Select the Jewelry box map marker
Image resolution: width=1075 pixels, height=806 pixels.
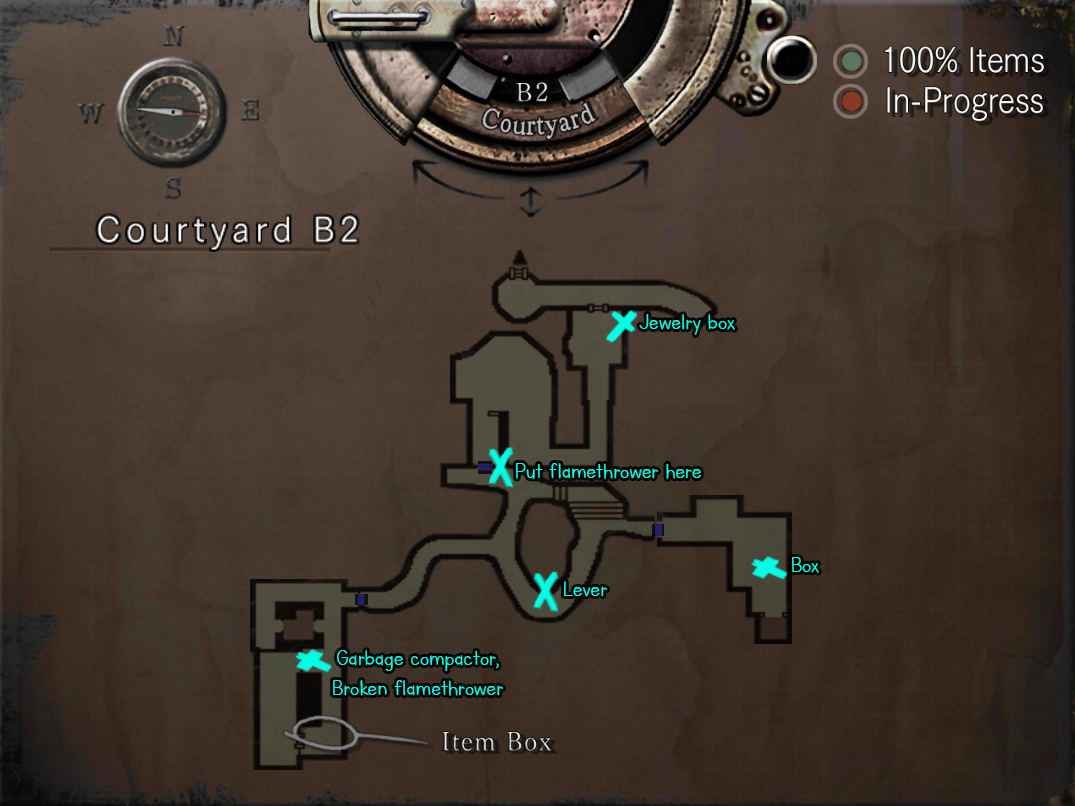pyautogui.click(x=622, y=325)
